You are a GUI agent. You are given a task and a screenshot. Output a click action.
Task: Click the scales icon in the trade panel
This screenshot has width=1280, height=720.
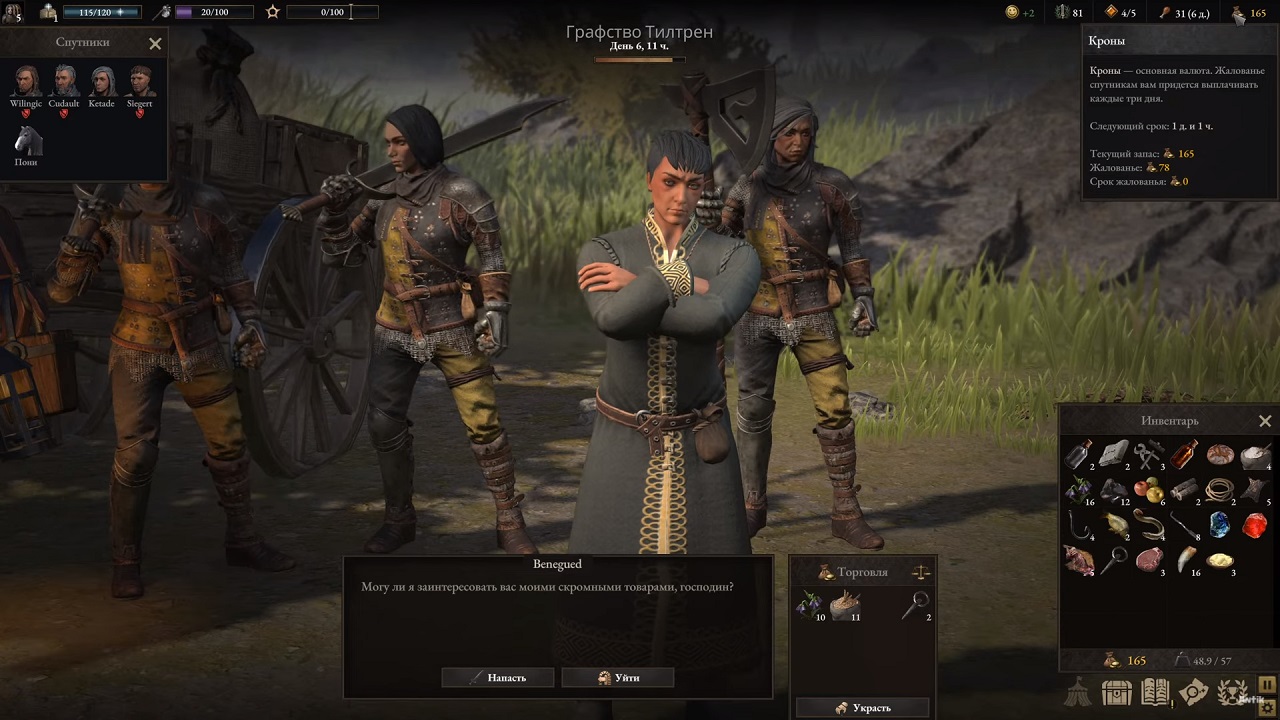921,572
